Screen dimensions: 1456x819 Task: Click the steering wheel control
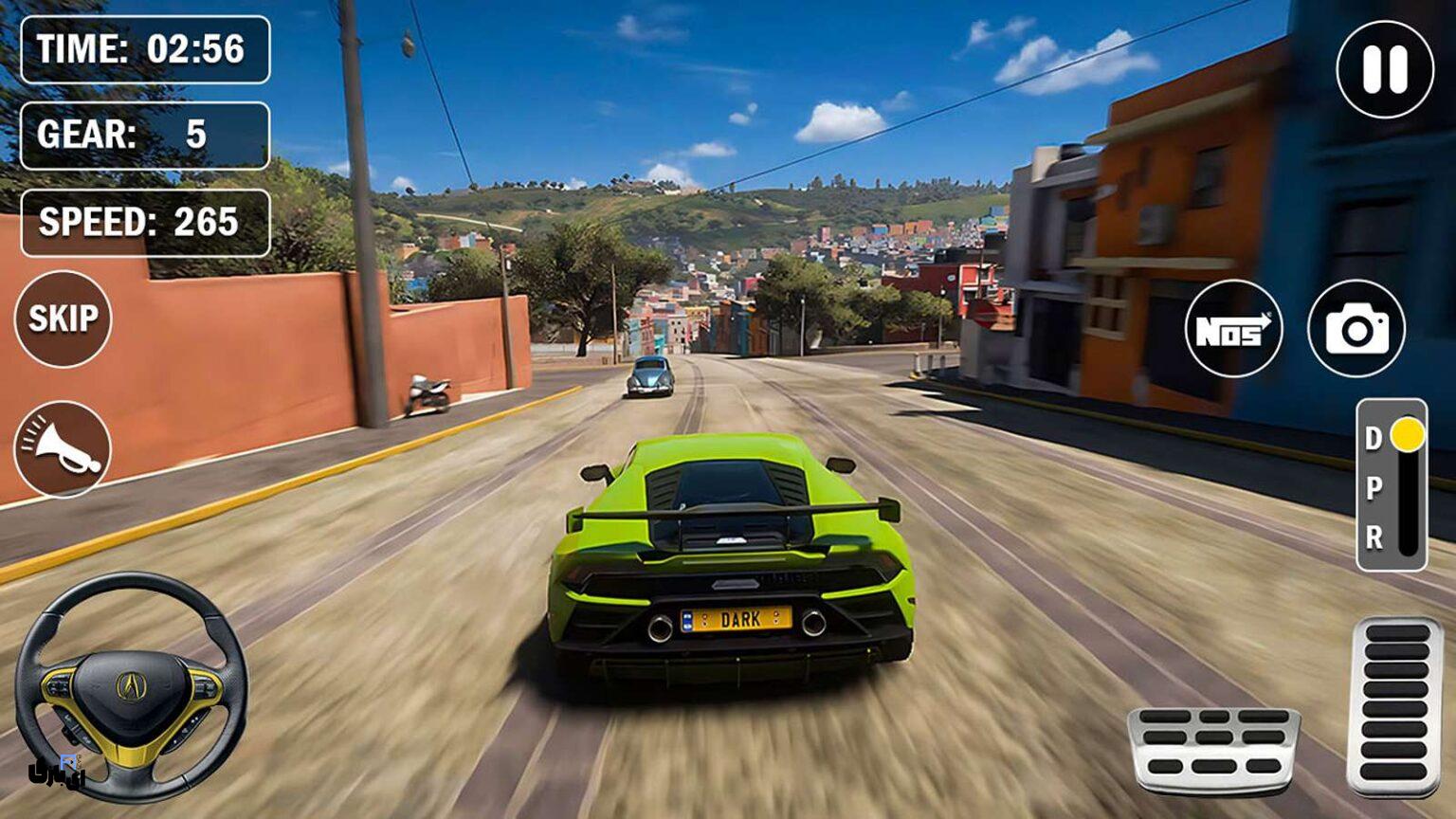131,686
